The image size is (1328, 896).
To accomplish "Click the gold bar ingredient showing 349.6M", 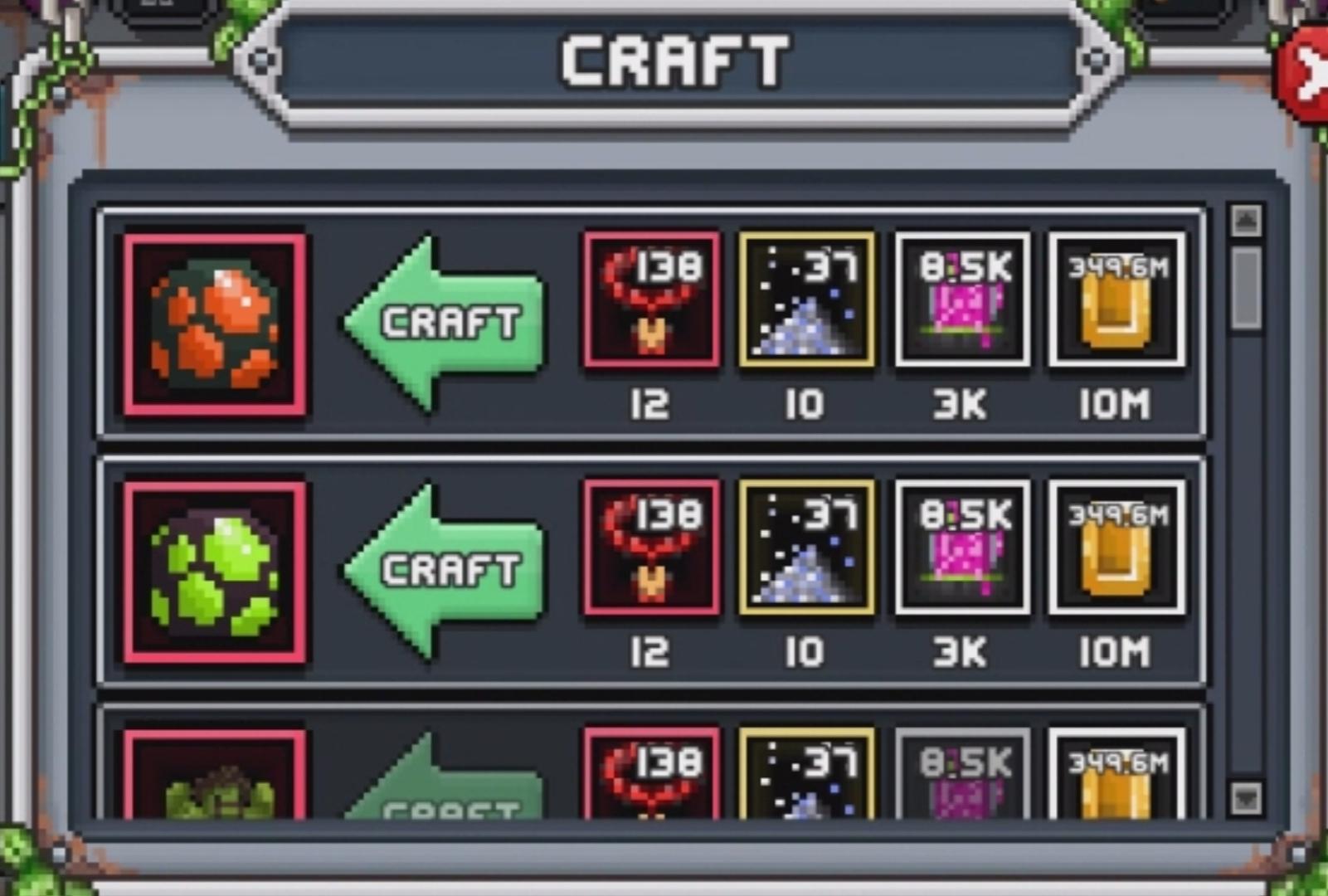I will [x=1115, y=301].
